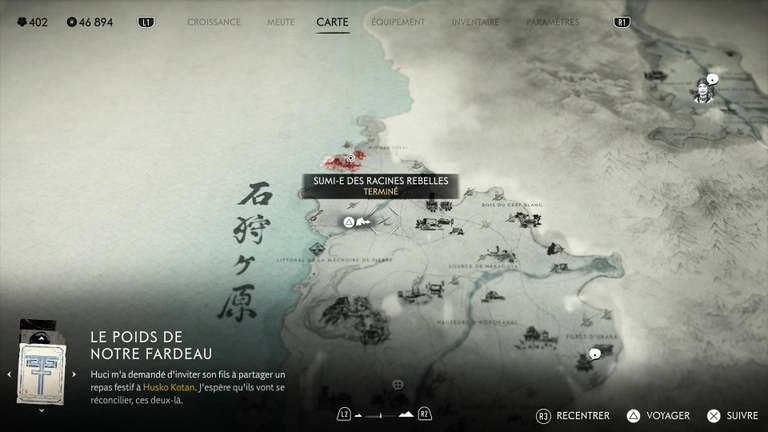This screenshot has height=432, width=768.
Task: Show the previous quest with the left arrow
Action: [x=8, y=374]
